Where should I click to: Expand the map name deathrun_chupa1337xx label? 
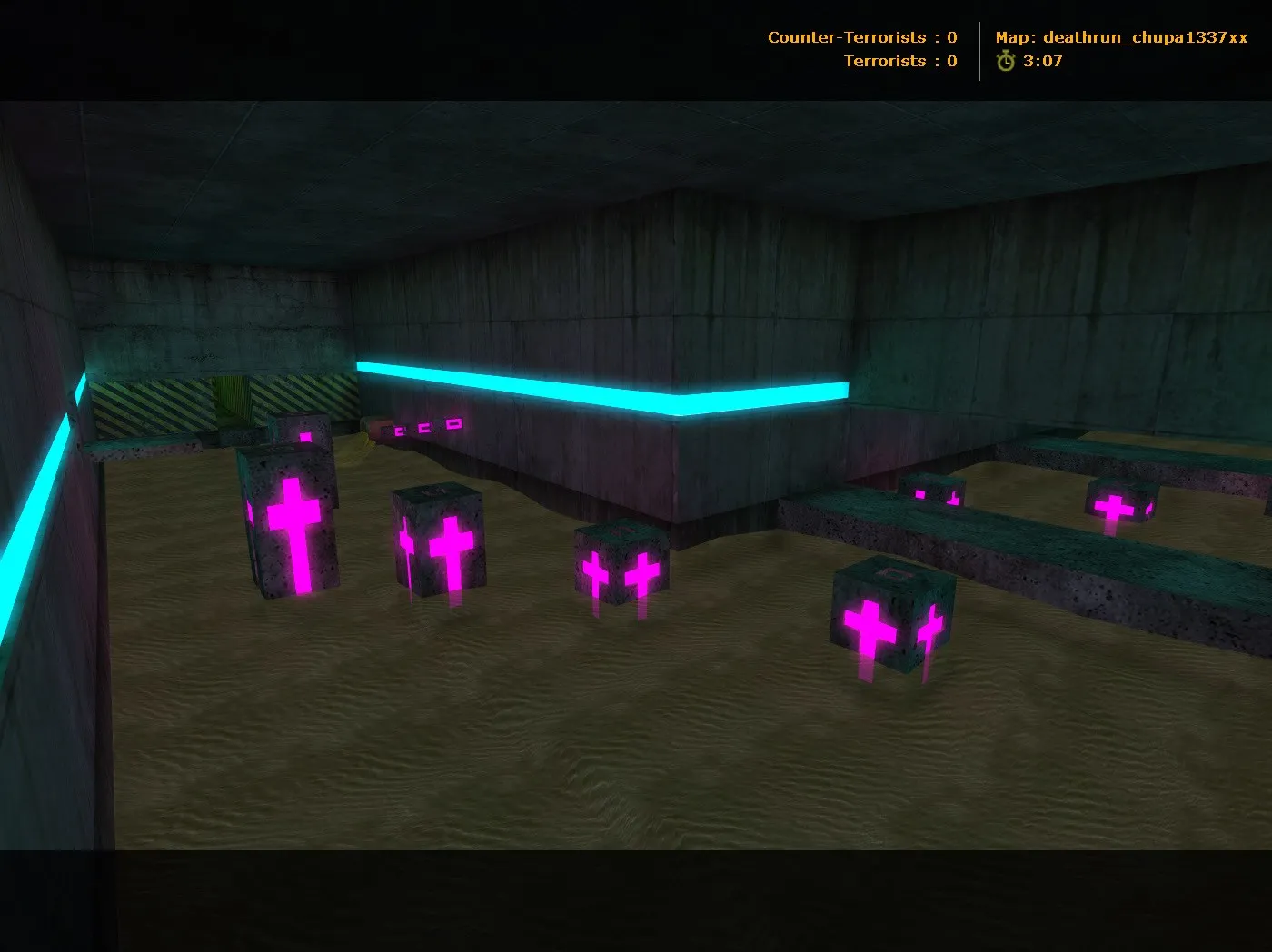coord(1148,37)
